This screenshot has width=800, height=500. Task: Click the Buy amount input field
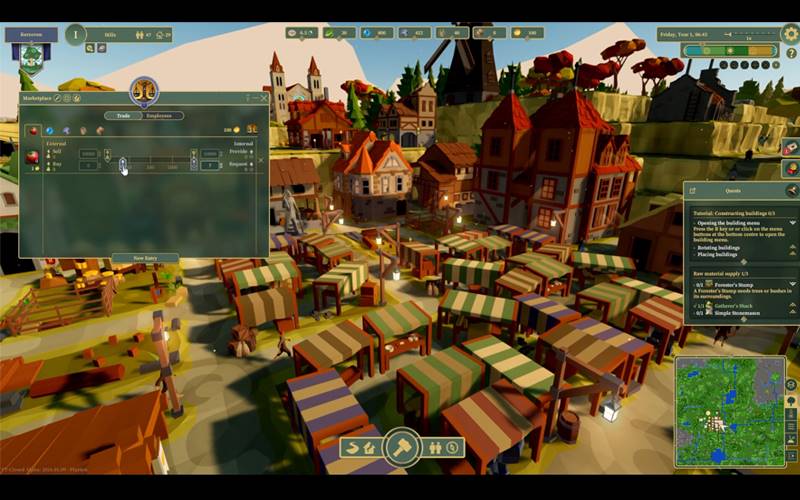89,165
